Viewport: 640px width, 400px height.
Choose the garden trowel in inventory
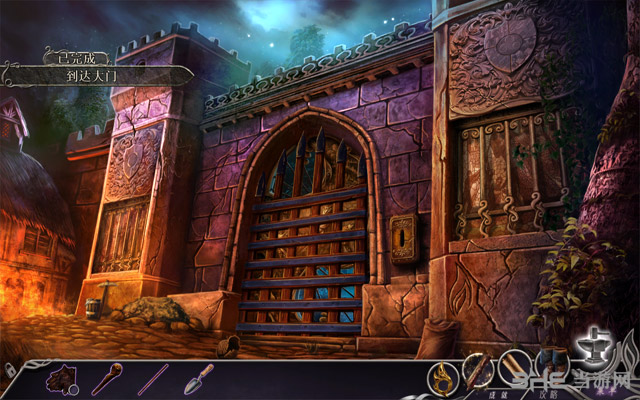pyautogui.click(x=199, y=378)
